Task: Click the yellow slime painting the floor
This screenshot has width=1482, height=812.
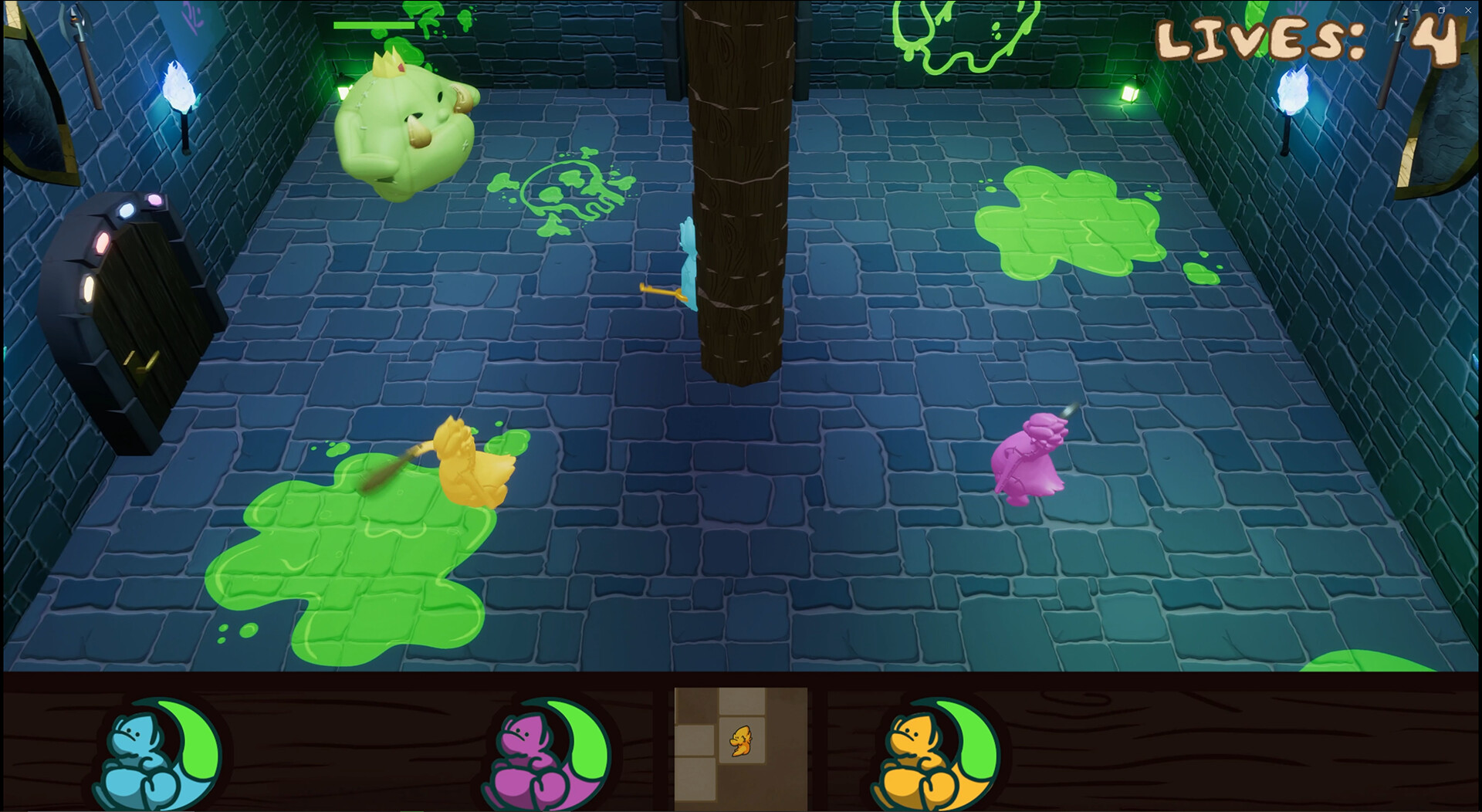Action: 463,463
